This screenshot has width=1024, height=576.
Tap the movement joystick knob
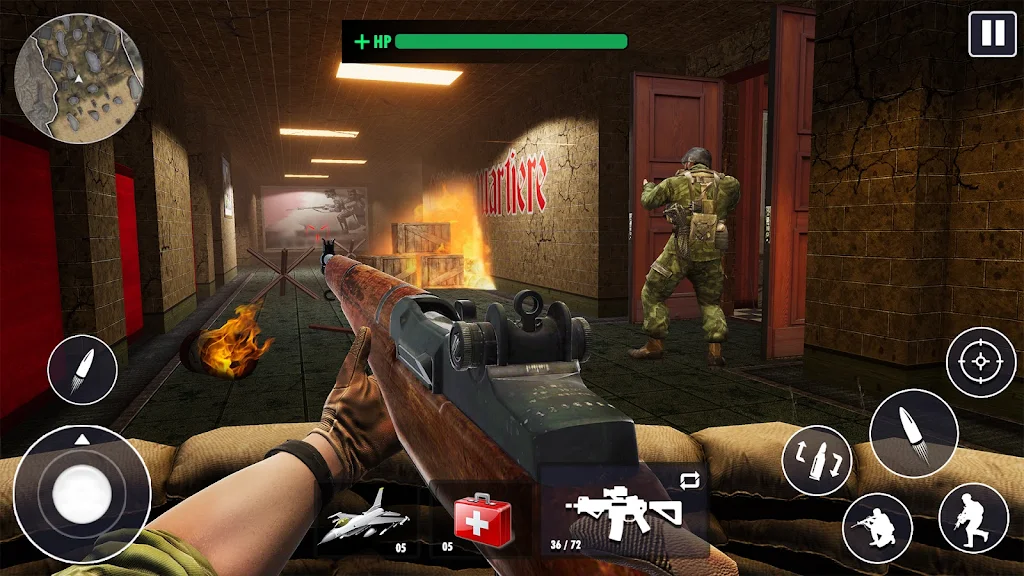(82, 493)
